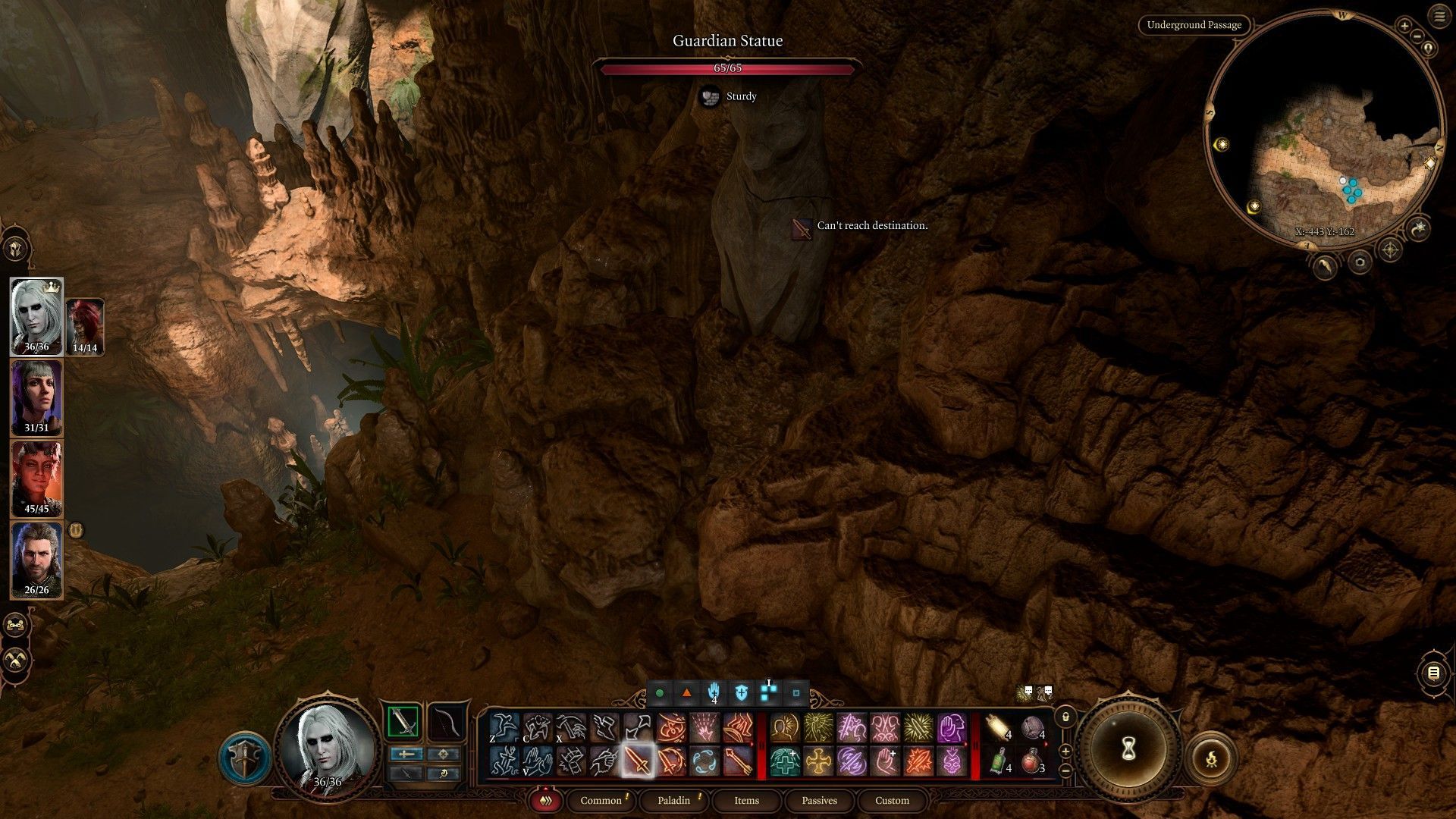Open the campfire rest button
Viewport: 1456px width, 819px height.
point(1211,757)
